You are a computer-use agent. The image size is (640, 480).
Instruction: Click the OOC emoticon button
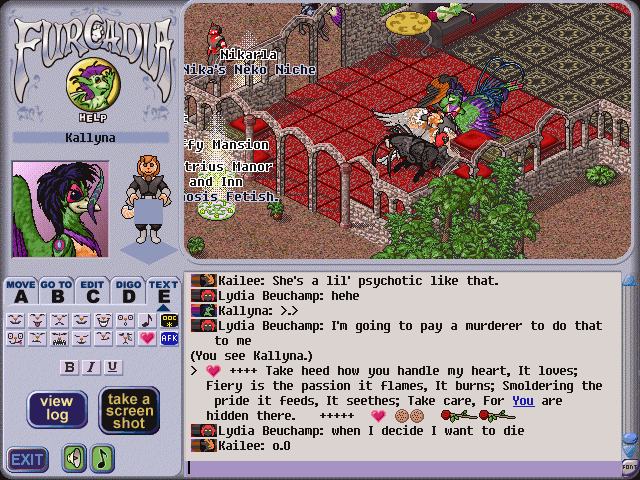(168, 320)
